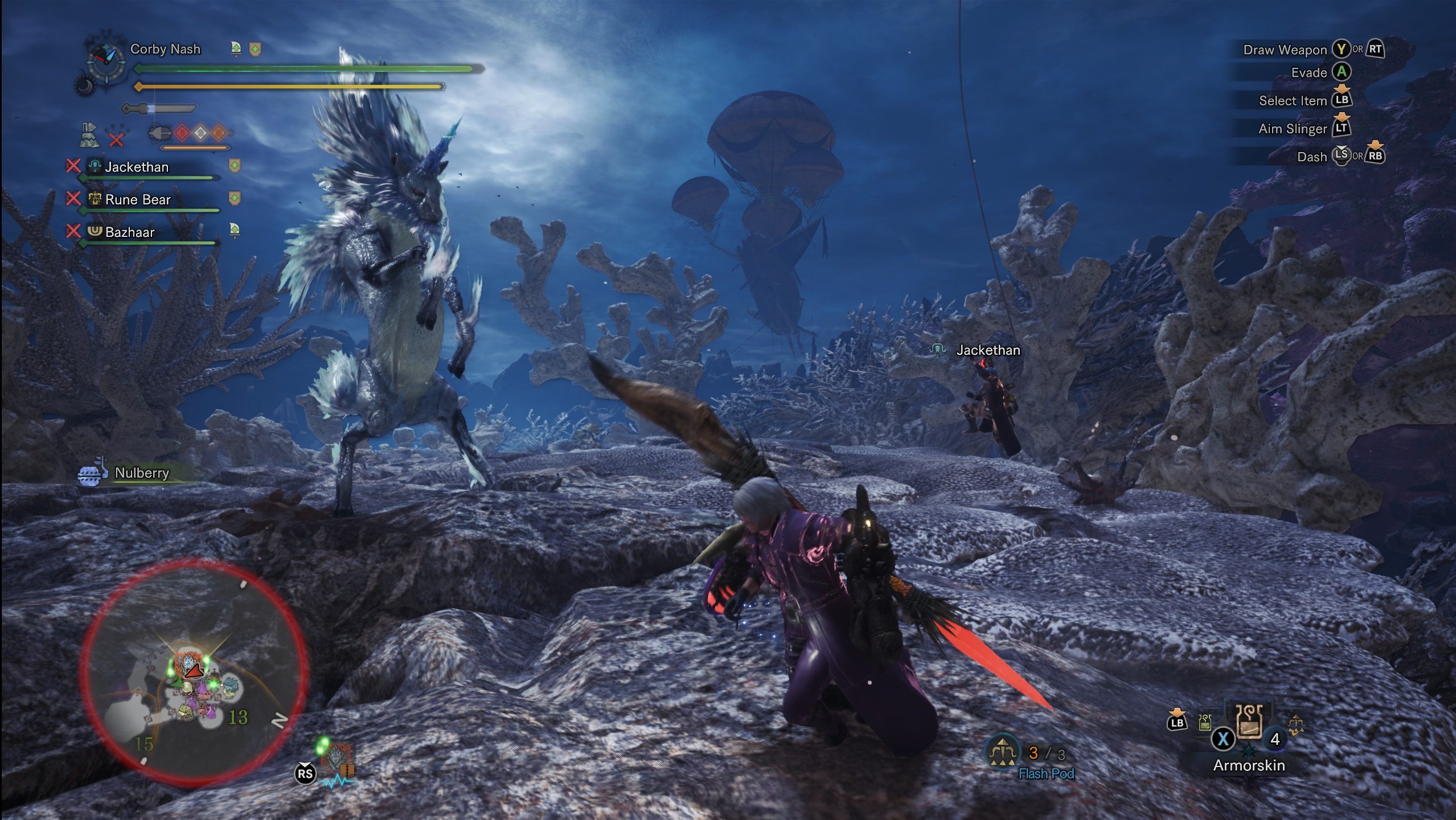
Task: Click the Corby Nash player name
Action: click(165, 49)
